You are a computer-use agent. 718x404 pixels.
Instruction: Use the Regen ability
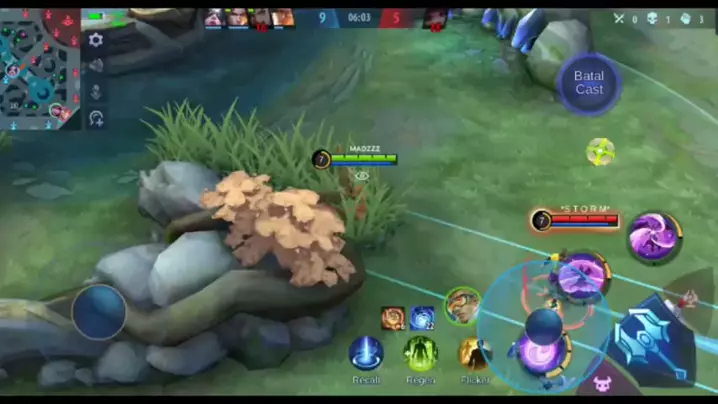[421, 353]
